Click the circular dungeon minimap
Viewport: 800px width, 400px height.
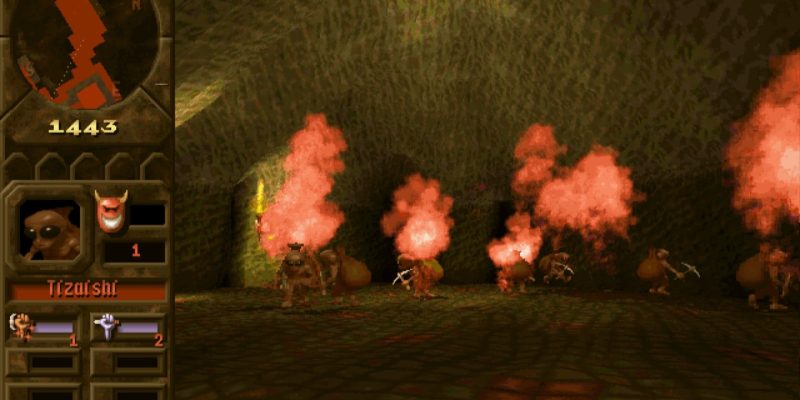click(86, 50)
